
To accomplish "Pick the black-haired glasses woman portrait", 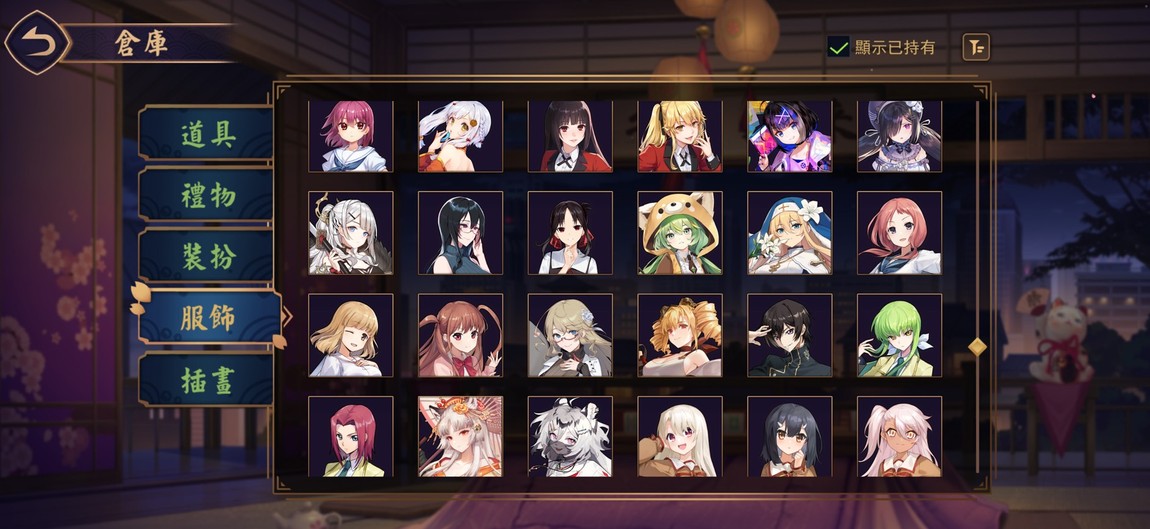I will pos(460,233).
